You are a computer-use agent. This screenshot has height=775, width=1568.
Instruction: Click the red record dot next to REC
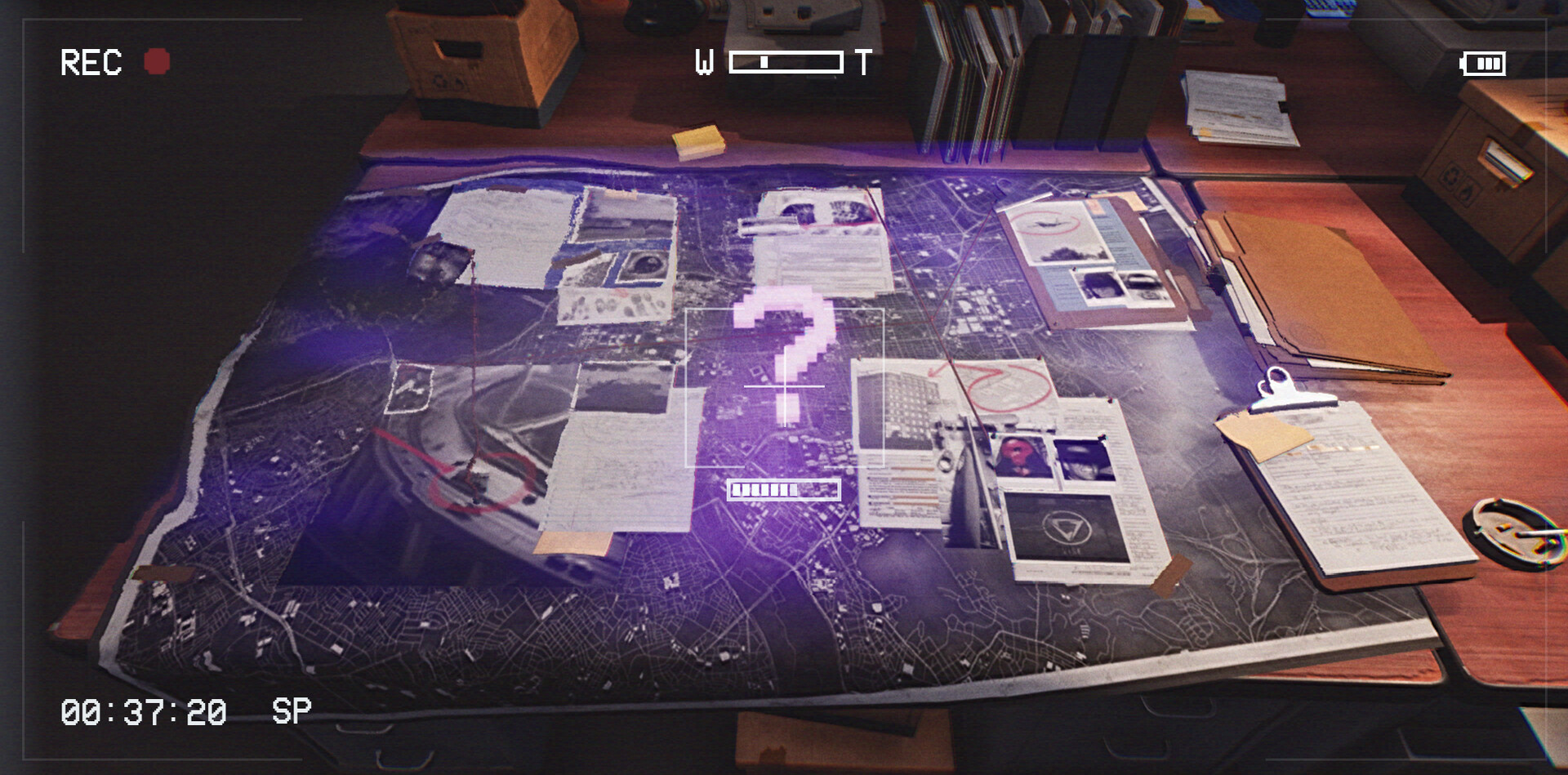click(158, 59)
